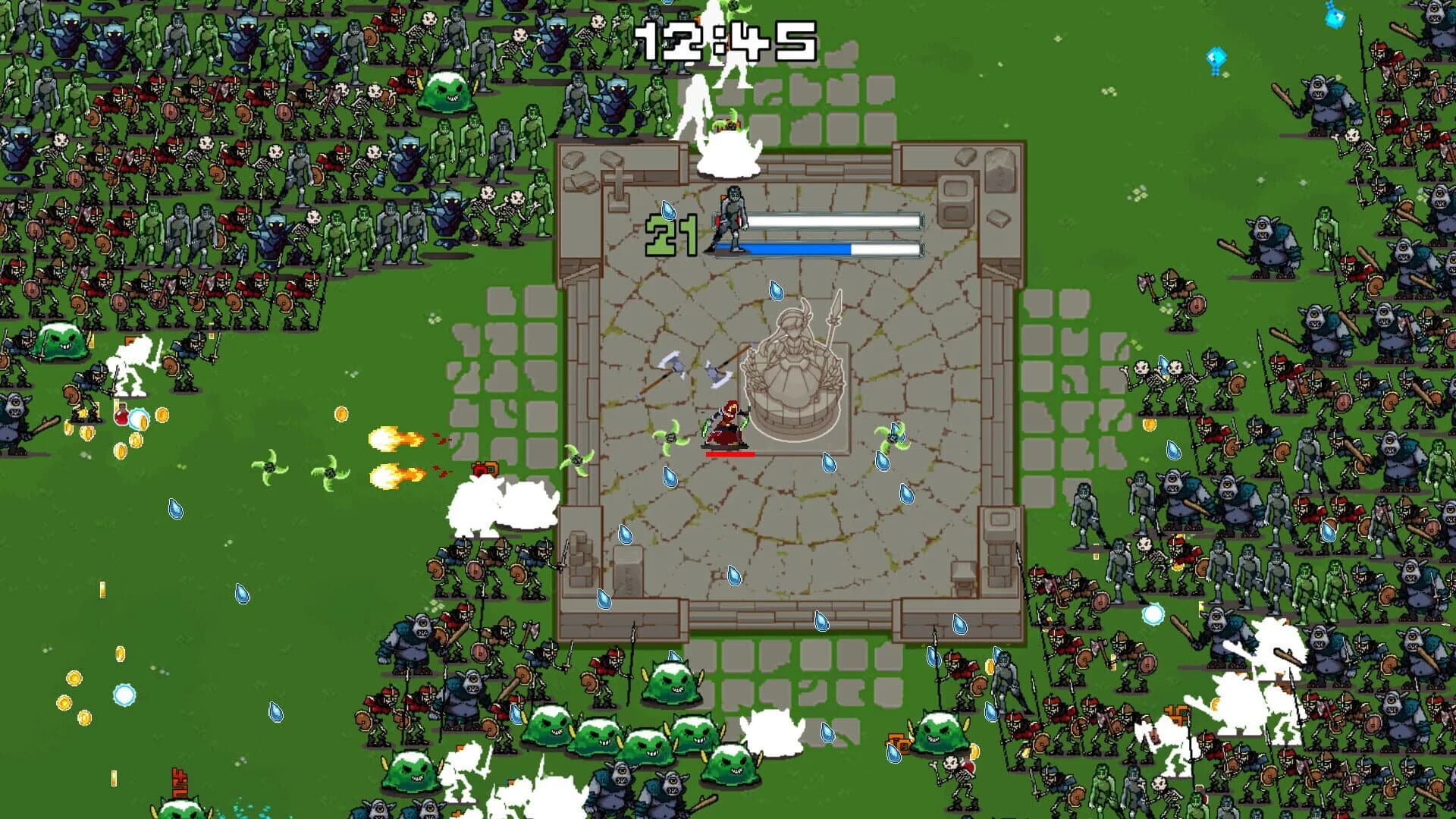Click the cyan gem in the top-right corner
Viewport: 1456px width, 819px height.
coord(1335,17)
